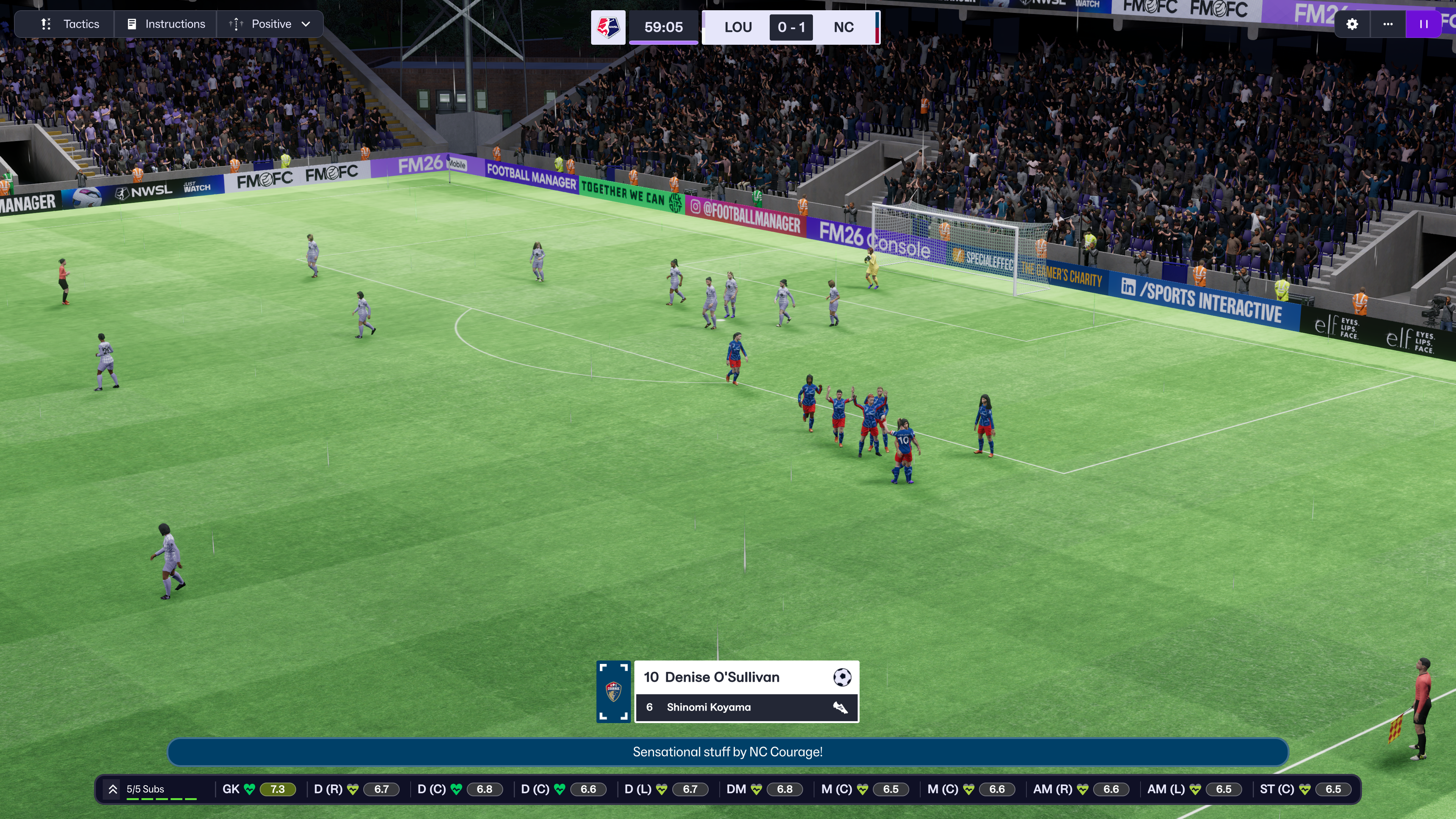Expand the Positive mentality dropdown
This screenshot has width=1456, height=819.
270,24
